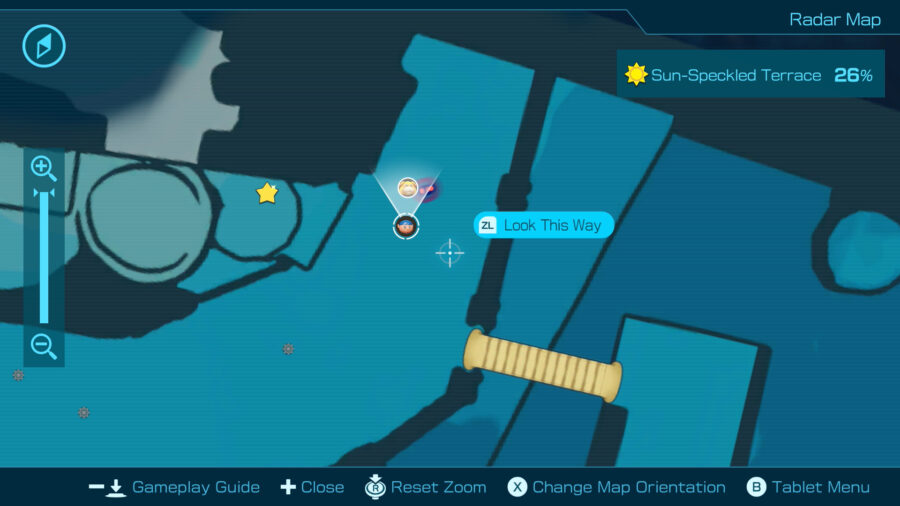The height and width of the screenshot is (506, 900).
Task: Return to the Tablet Menu
Action: [x=808, y=487]
